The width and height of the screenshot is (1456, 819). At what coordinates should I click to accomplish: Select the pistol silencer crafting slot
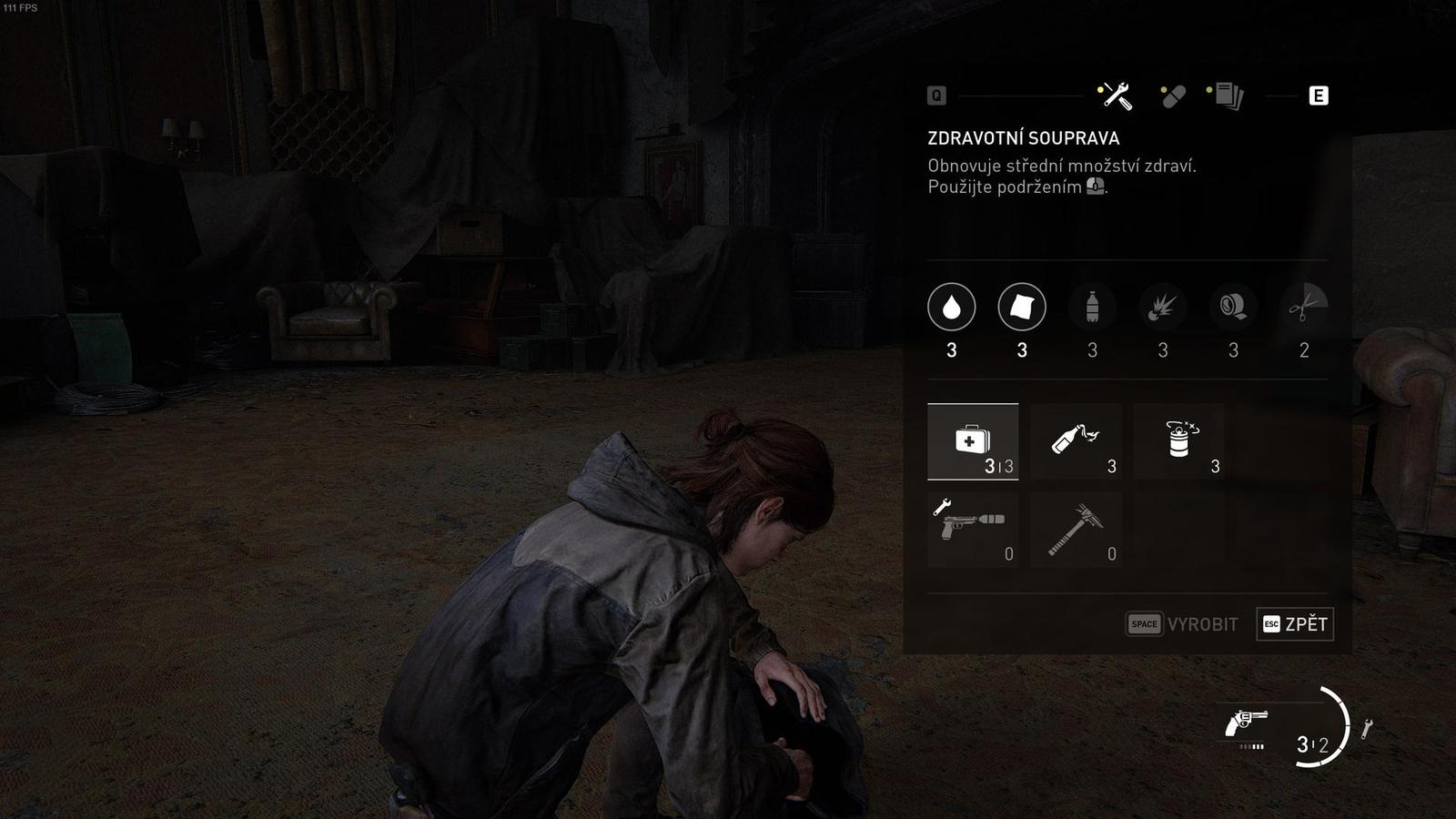coord(972,530)
